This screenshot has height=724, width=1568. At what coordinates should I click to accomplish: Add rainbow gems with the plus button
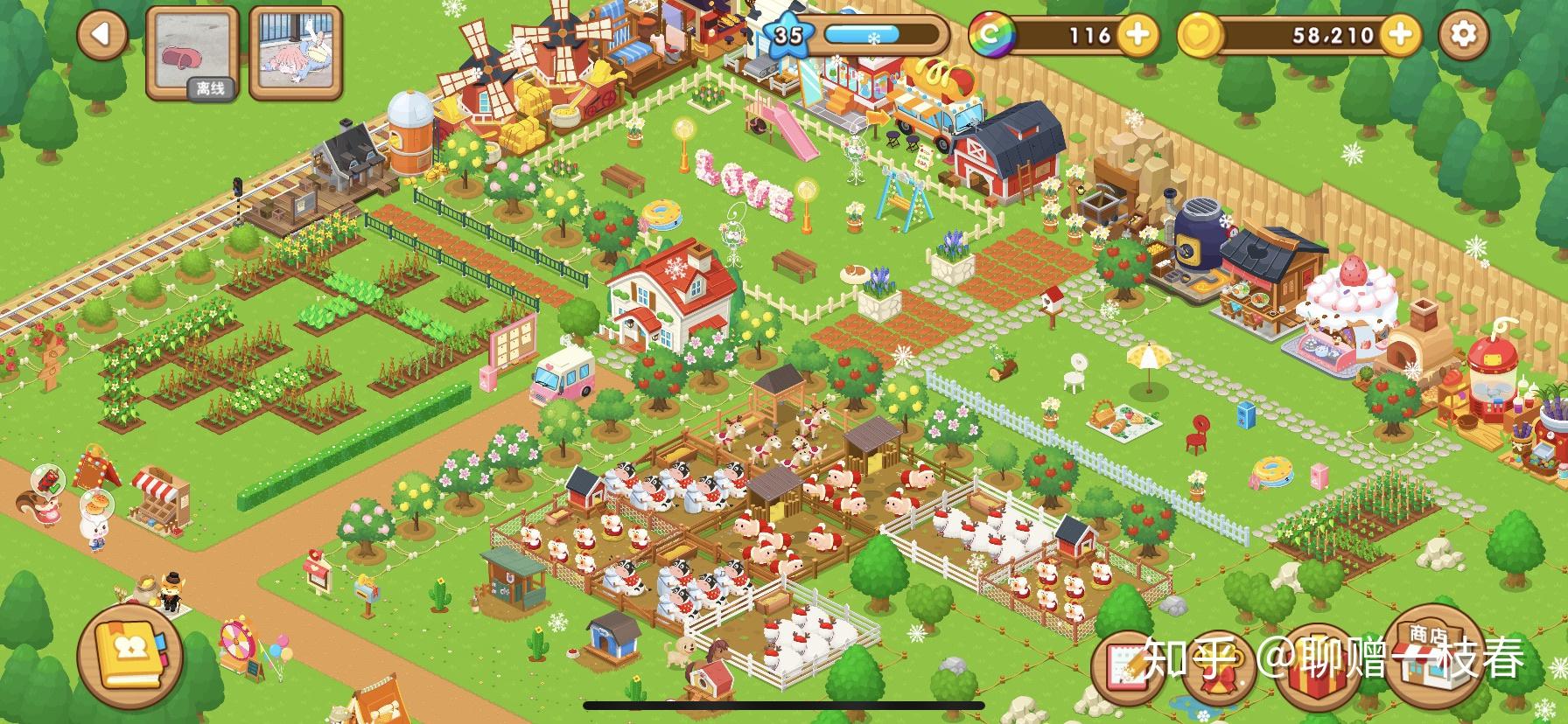click(1137, 35)
